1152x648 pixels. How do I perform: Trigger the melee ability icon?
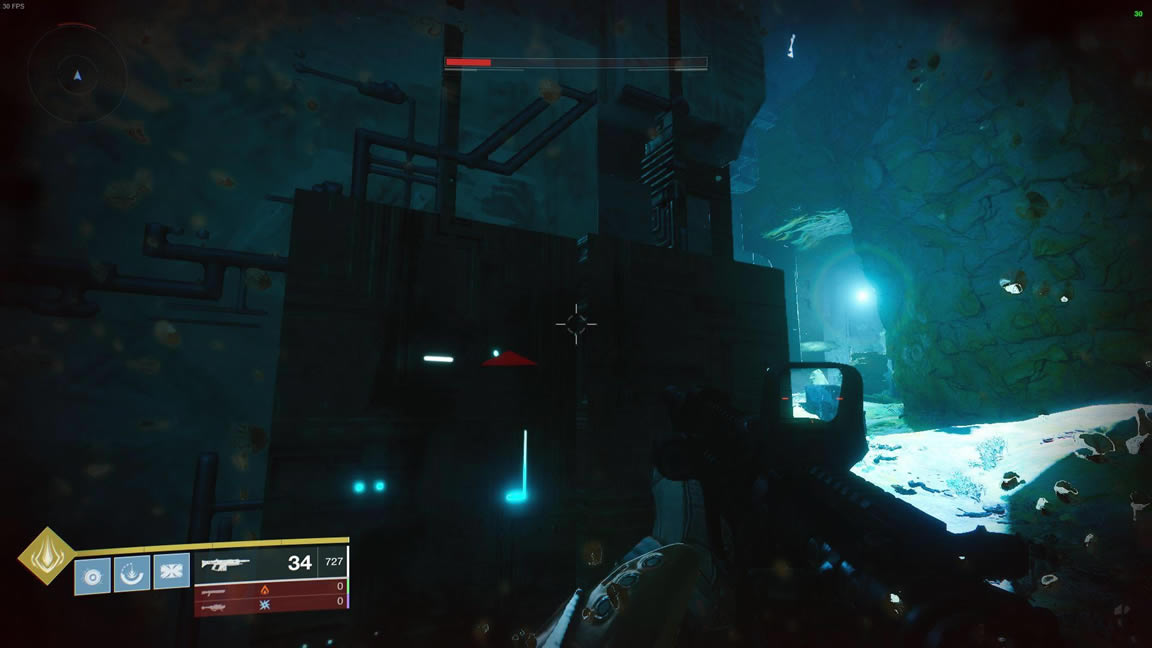coord(171,571)
